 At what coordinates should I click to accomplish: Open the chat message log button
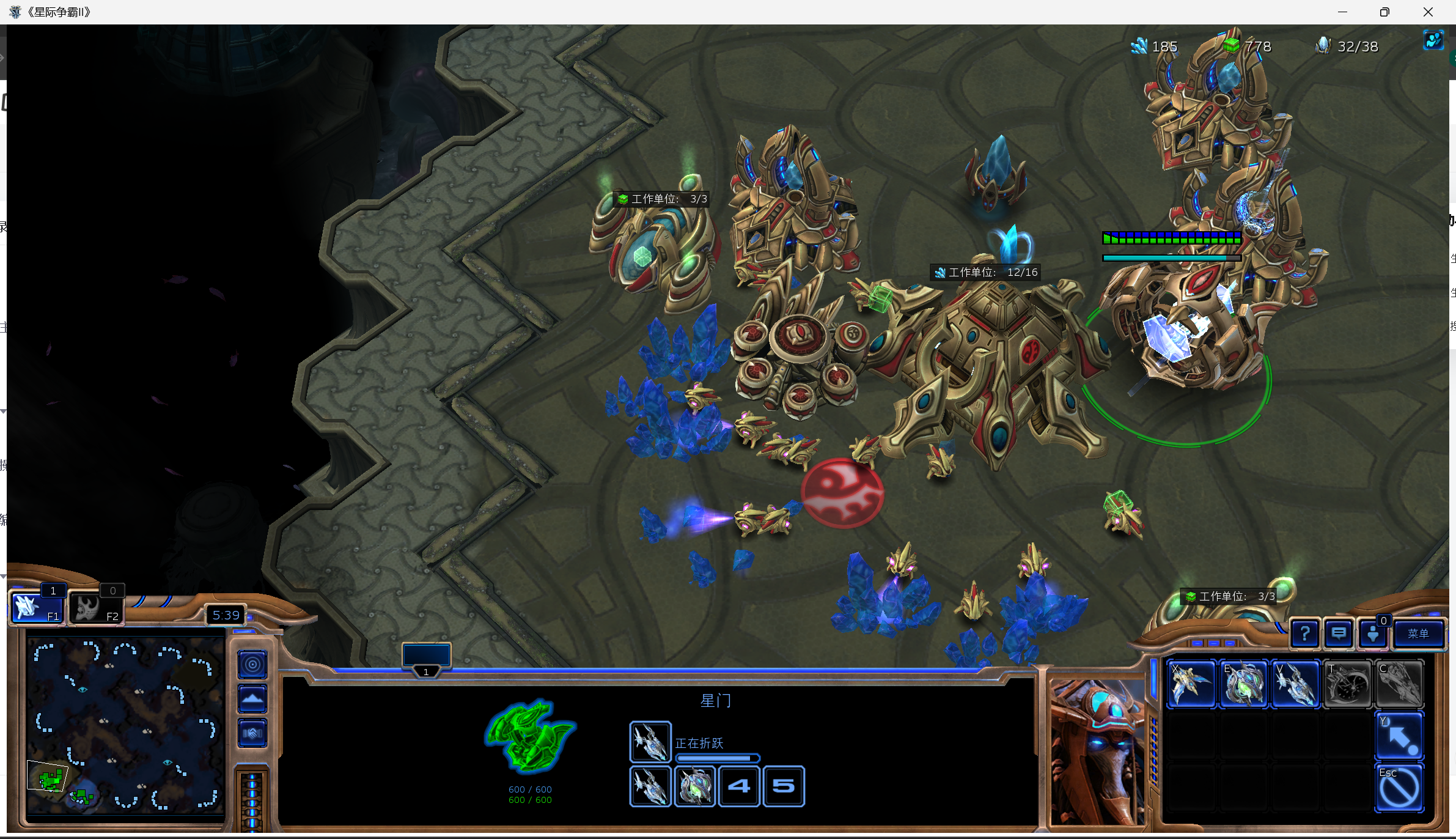point(1338,634)
